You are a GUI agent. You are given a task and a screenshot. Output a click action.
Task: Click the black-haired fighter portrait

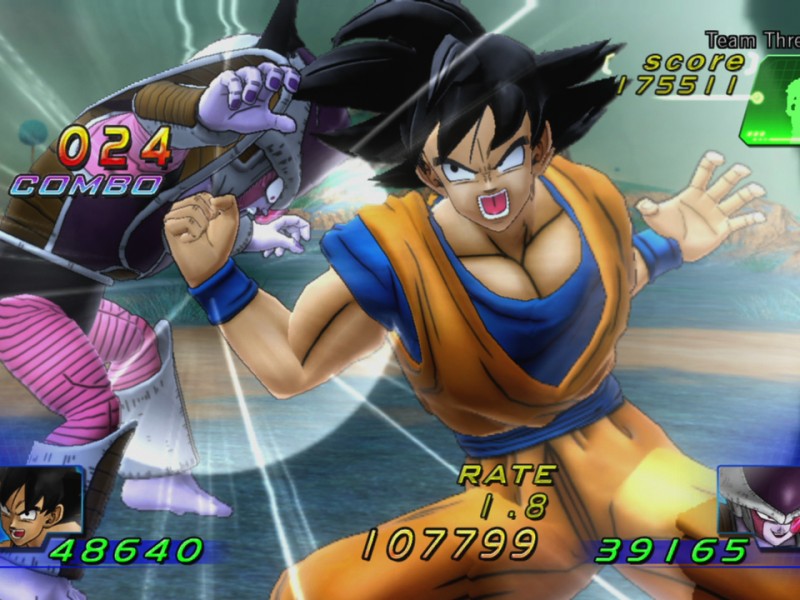coord(38,506)
